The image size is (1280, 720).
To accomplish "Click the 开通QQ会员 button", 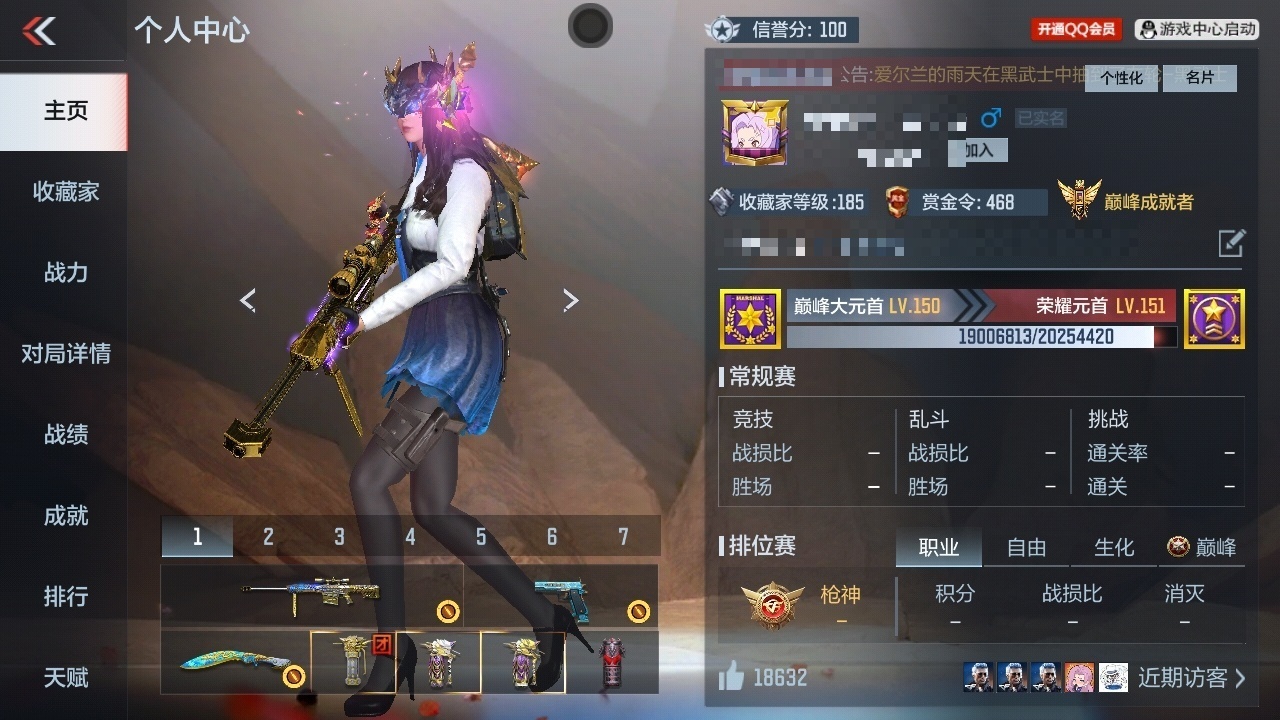I will [x=1076, y=30].
